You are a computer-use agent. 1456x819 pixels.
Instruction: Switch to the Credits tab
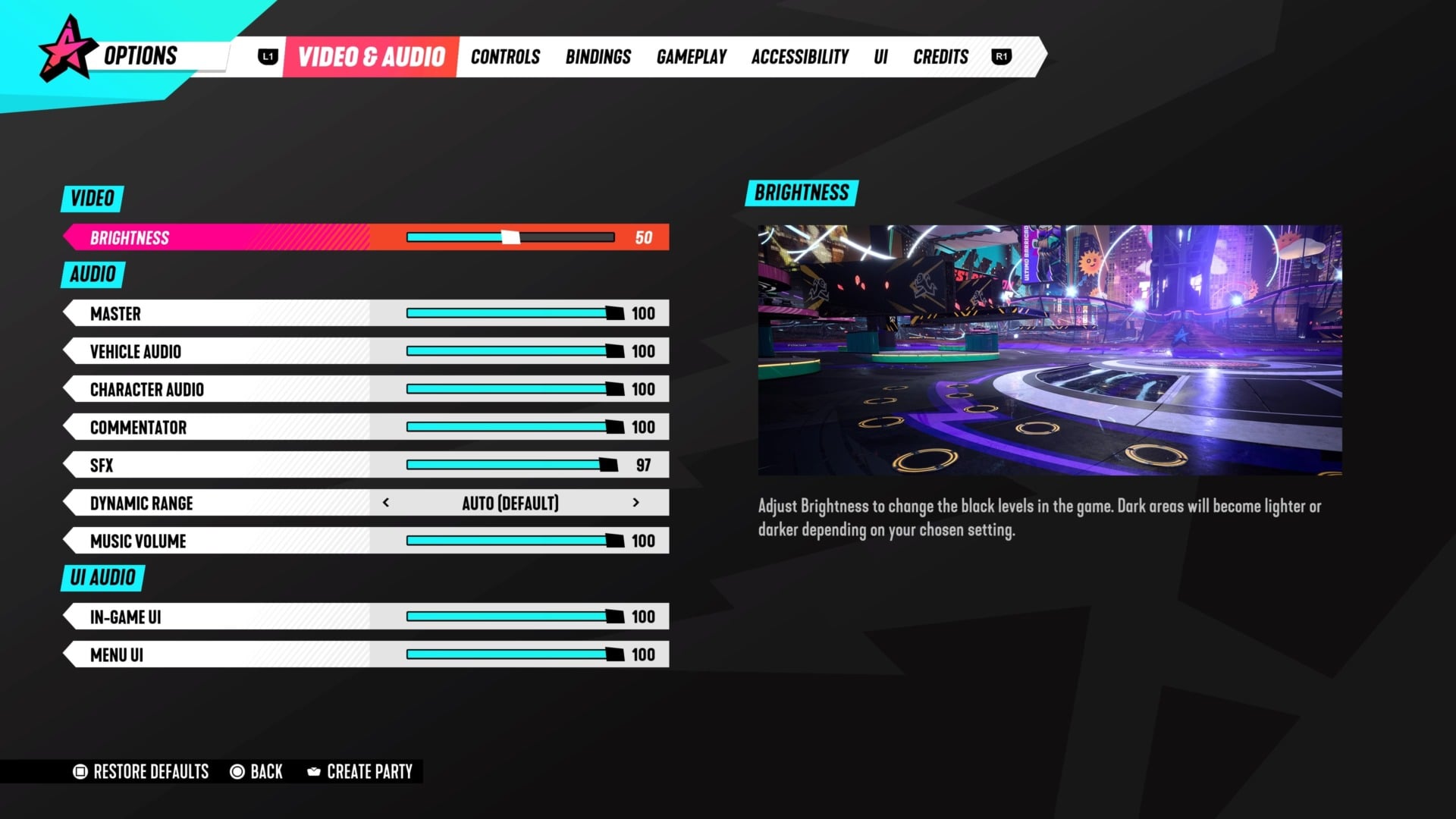(940, 56)
